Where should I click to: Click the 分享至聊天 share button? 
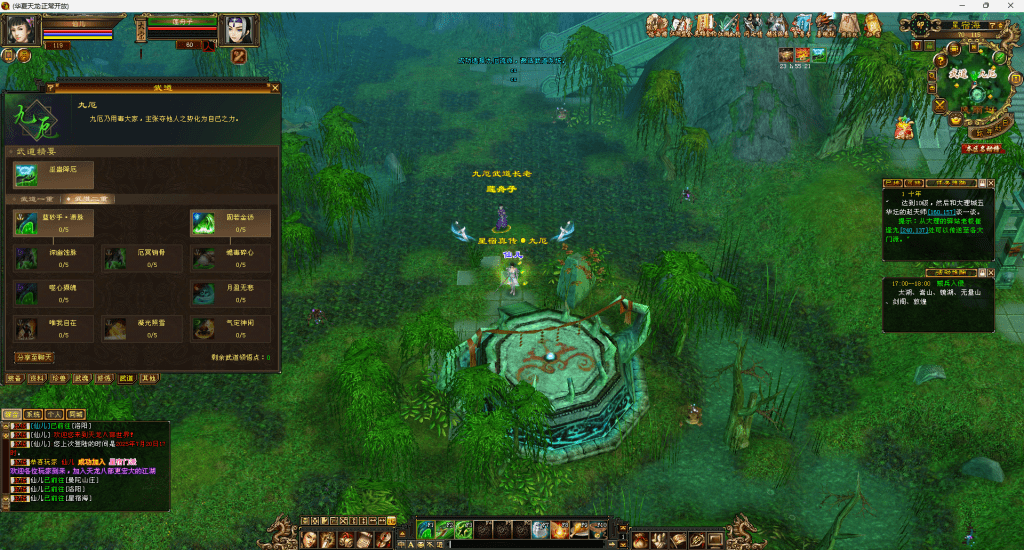point(34,357)
